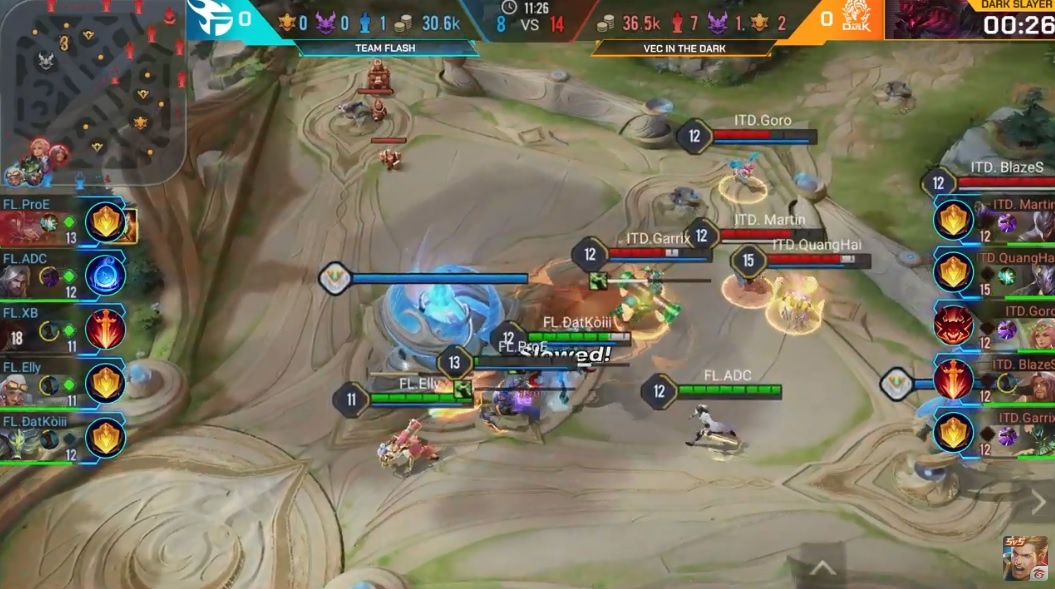Expand the bottom panel with the up chevron

pos(822,569)
